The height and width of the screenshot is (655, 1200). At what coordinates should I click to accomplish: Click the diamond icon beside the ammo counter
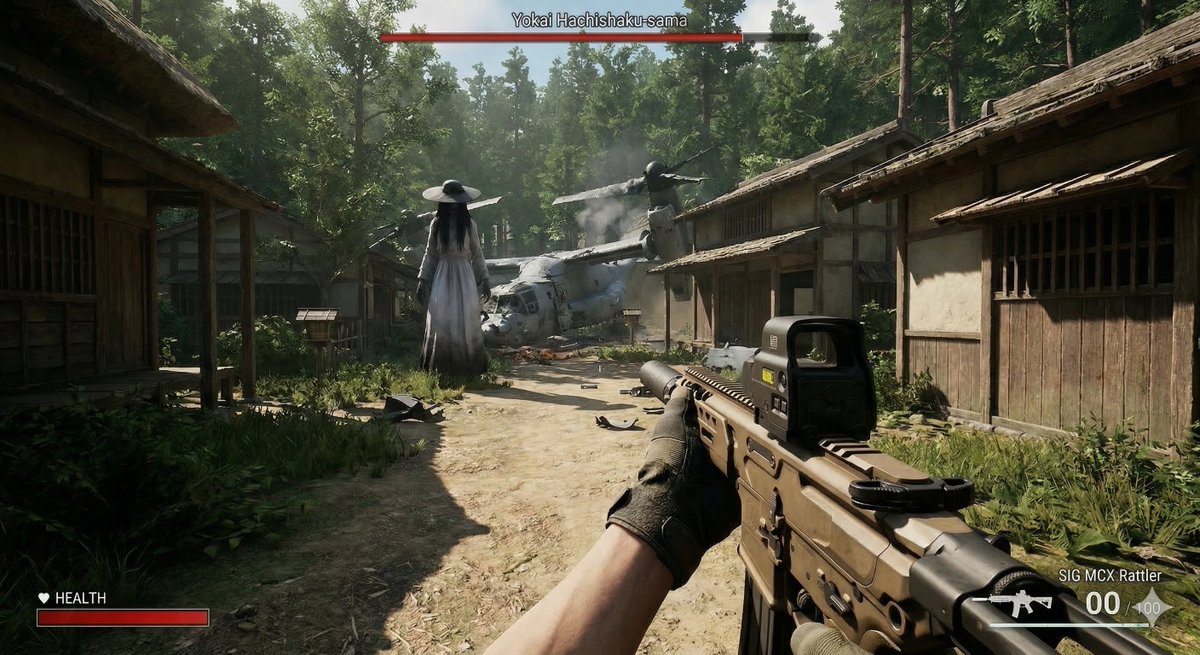pyautogui.click(x=1152, y=606)
